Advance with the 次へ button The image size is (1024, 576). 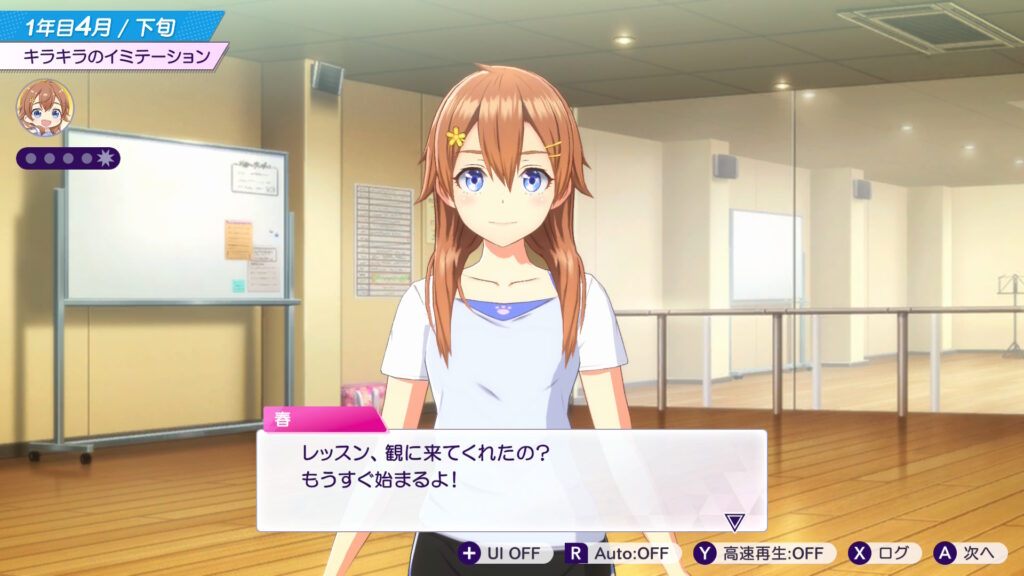969,553
